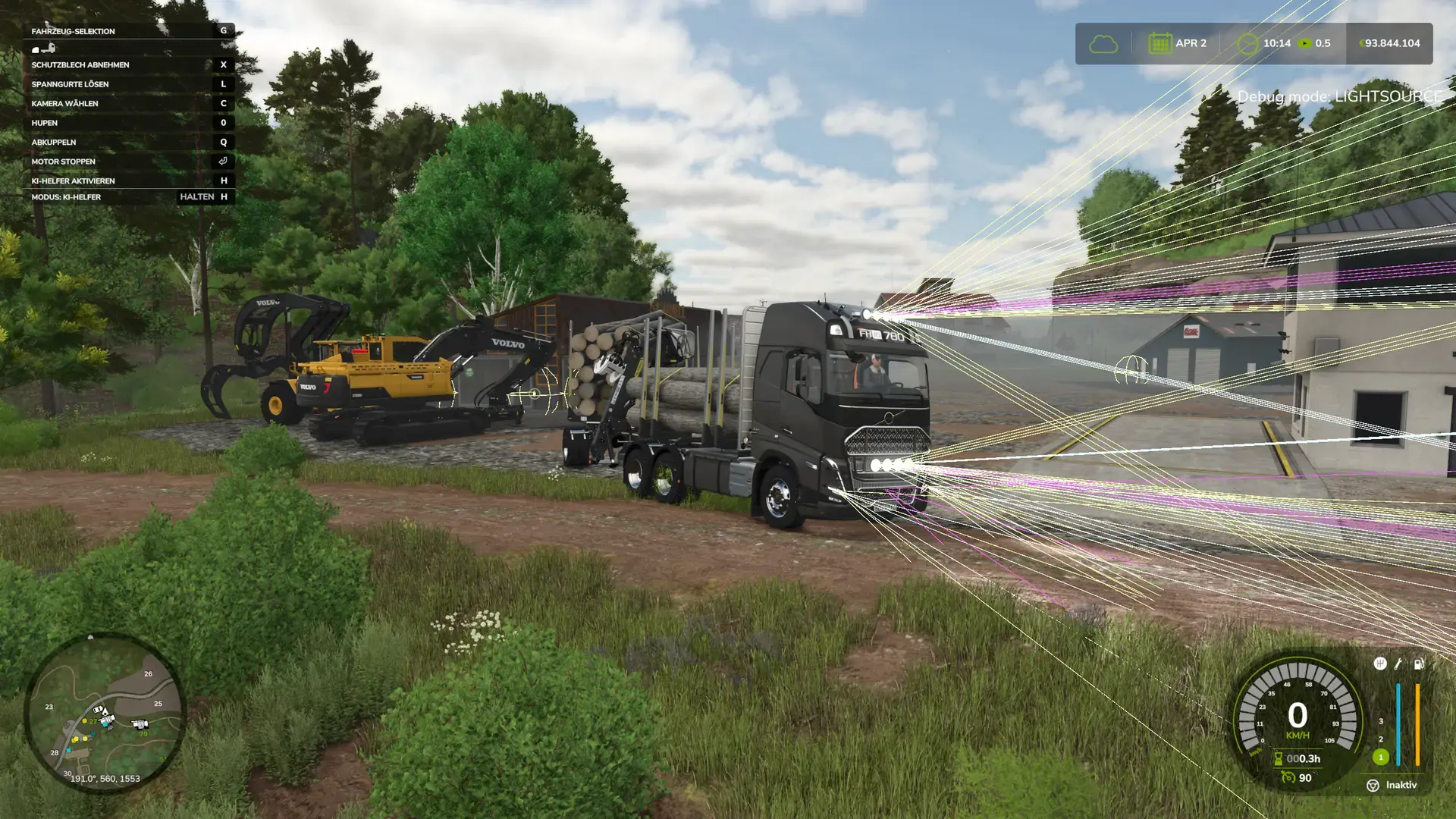Select the fuel pump indicator icon

[1419, 664]
